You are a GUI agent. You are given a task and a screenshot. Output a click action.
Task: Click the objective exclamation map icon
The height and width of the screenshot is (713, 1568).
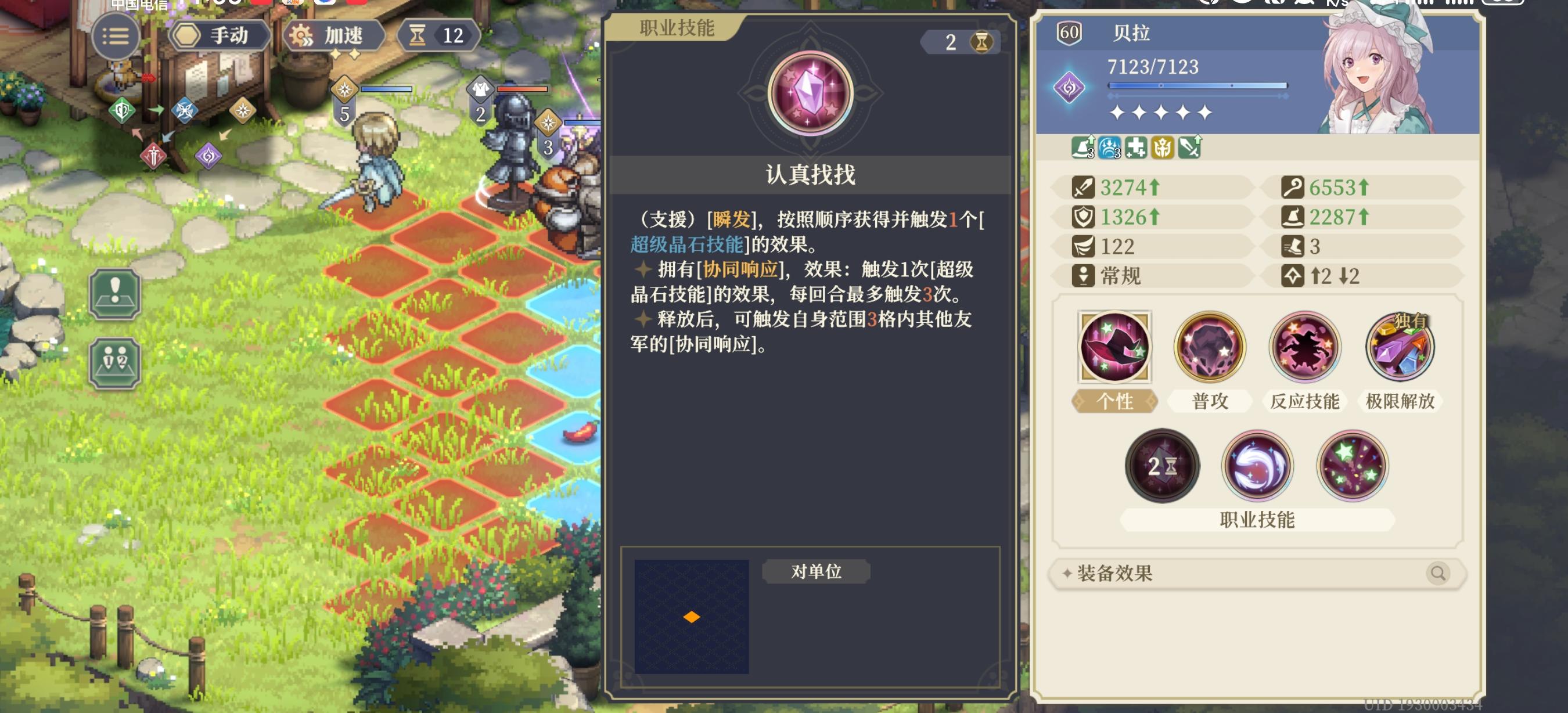coord(116,294)
